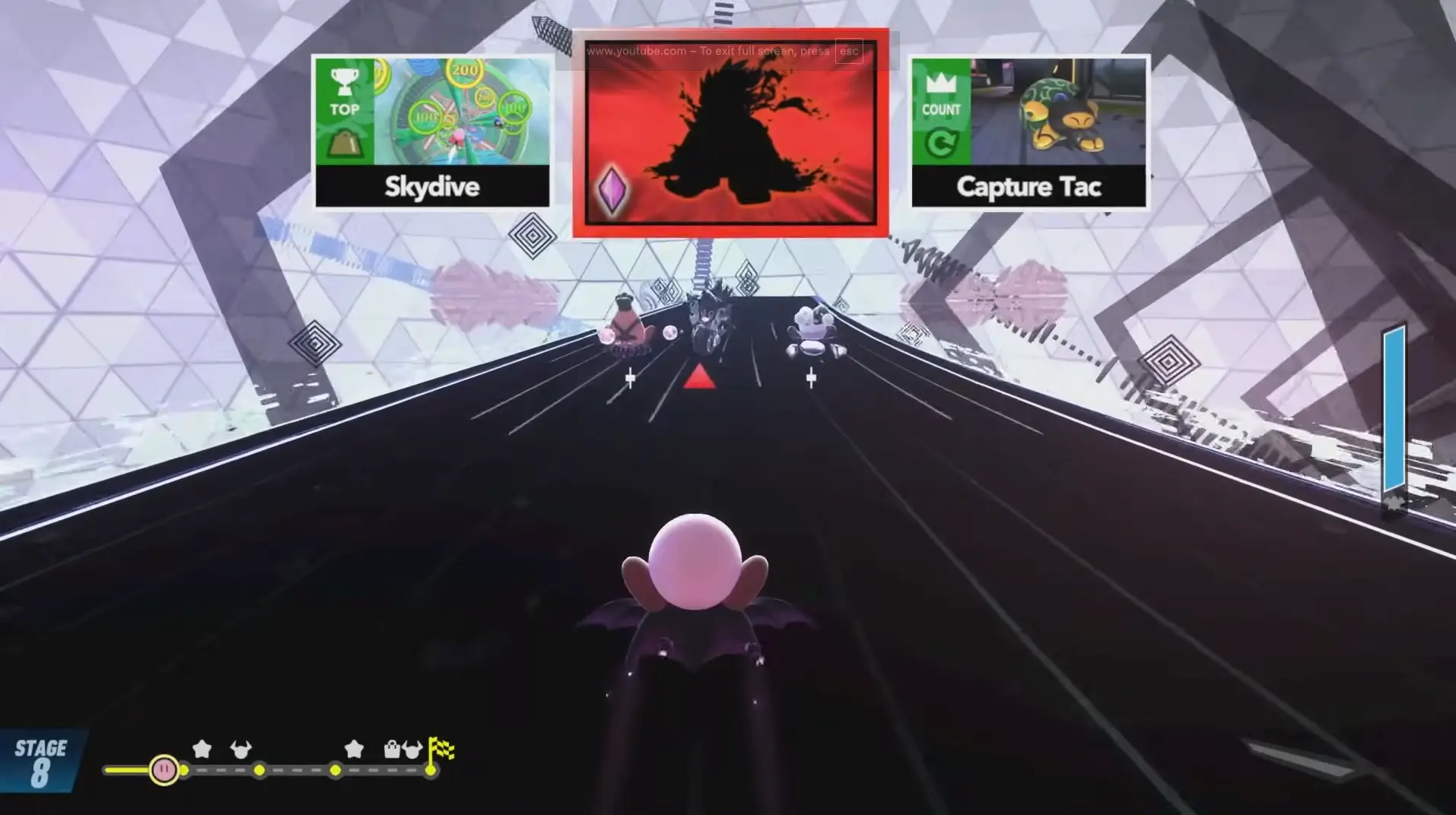Click the shopping bag icon near the finish flag
Viewport: 1456px width, 815px height.
click(x=393, y=750)
